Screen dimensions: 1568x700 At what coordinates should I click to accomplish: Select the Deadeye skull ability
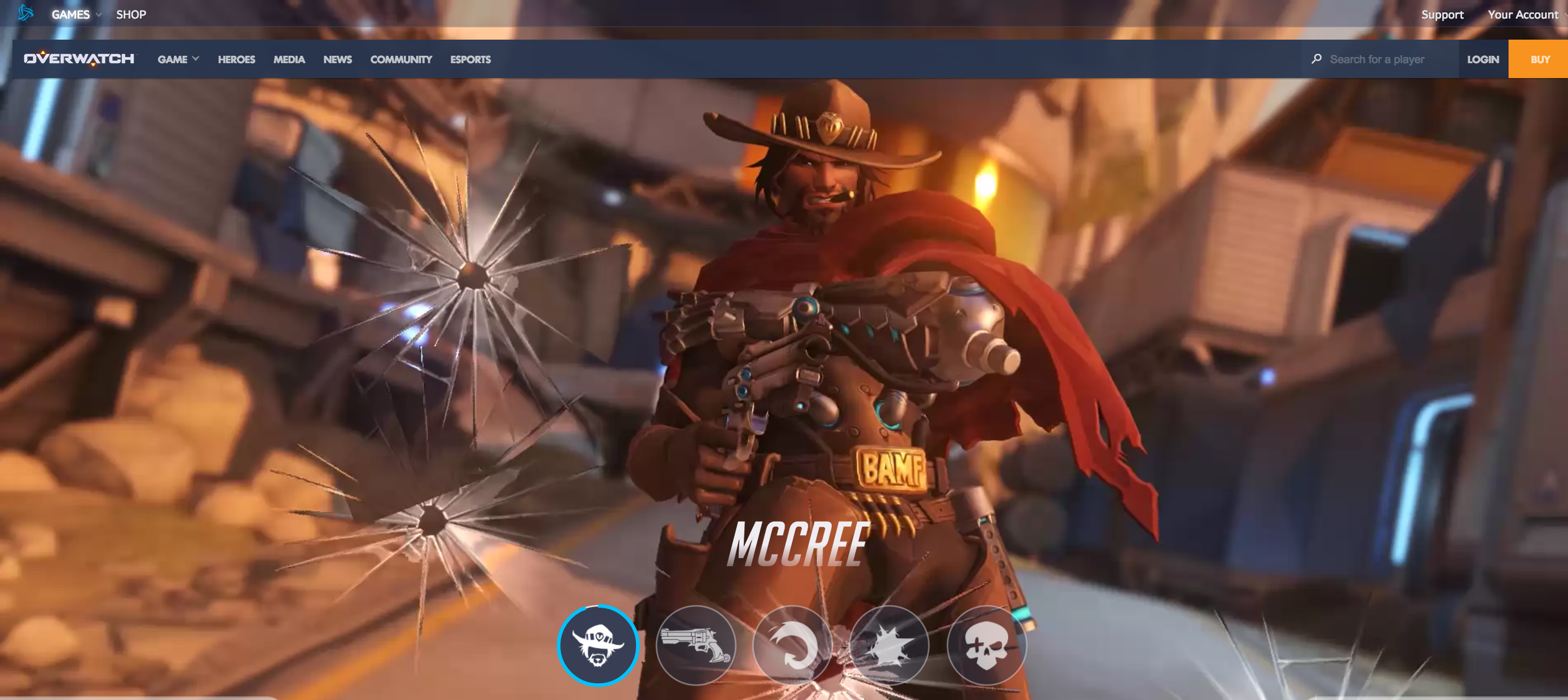coord(986,645)
